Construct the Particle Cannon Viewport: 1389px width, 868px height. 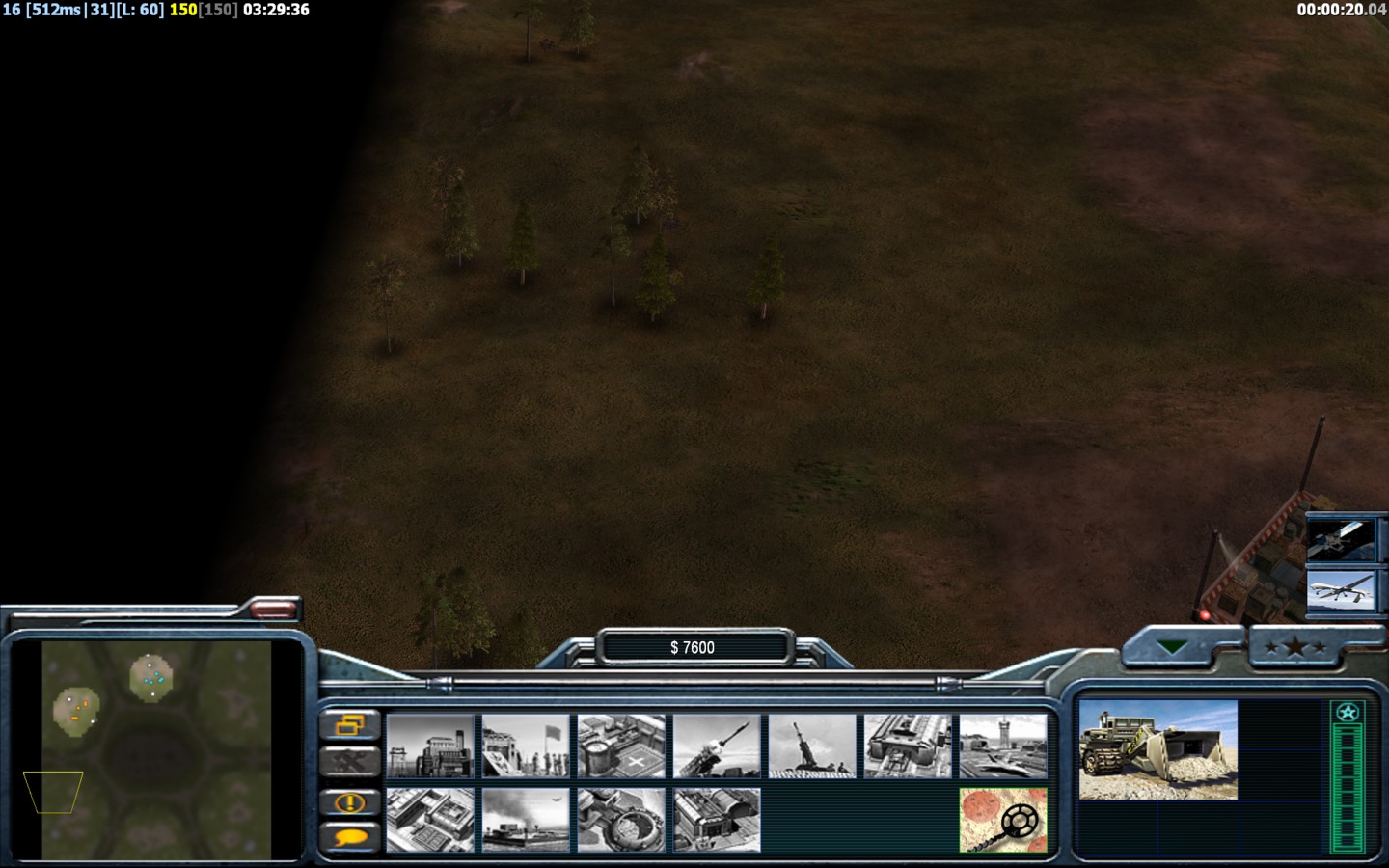(621, 820)
